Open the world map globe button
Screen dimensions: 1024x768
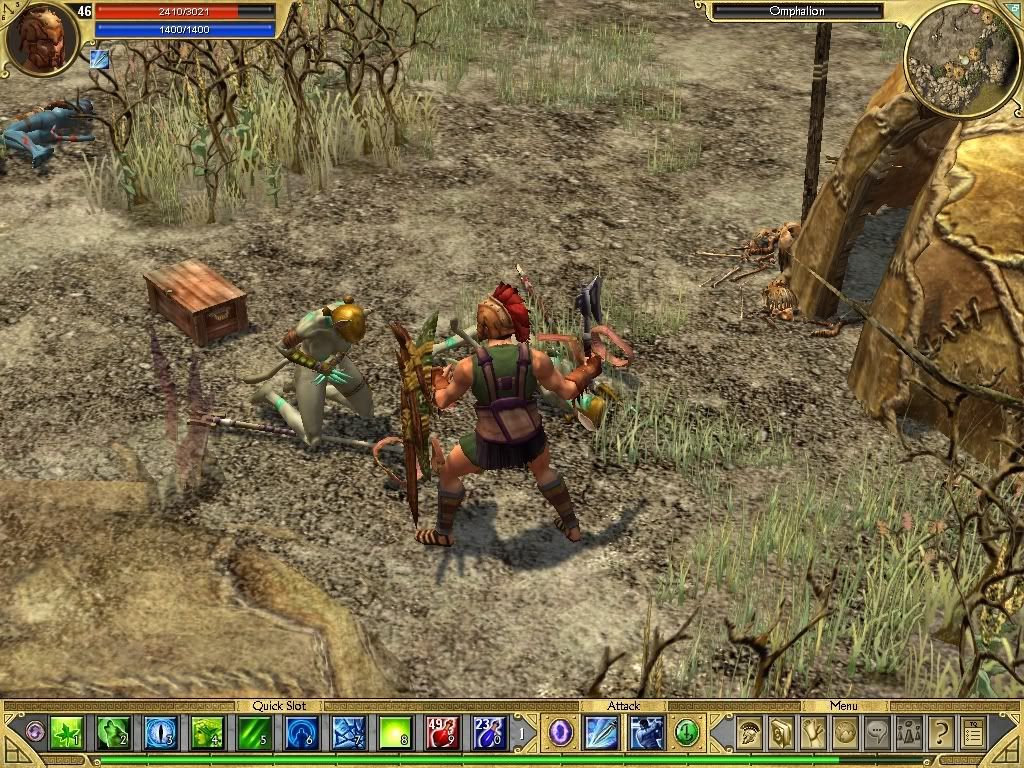click(x=844, y=734)
